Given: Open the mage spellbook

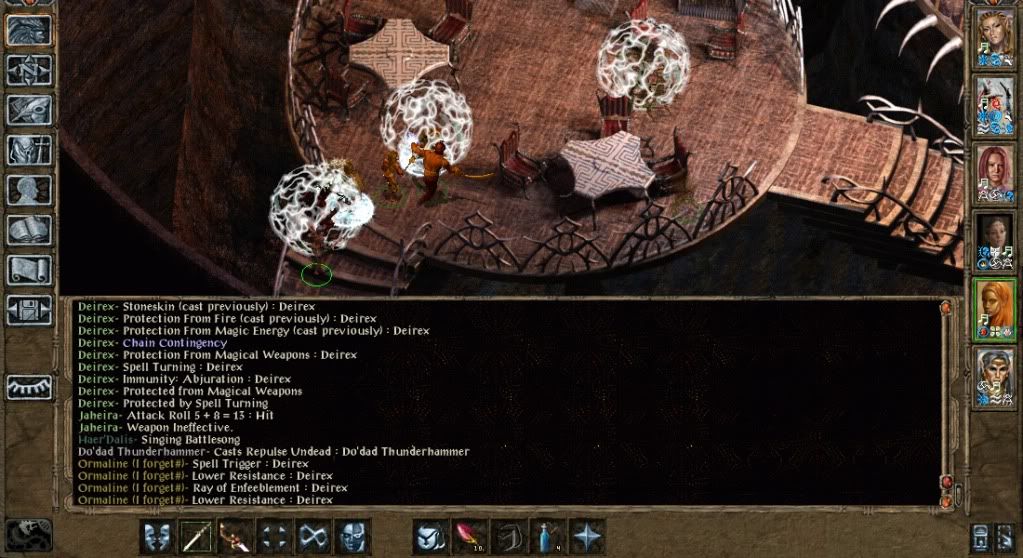Looking at the screenshot, I should point(29,229).
